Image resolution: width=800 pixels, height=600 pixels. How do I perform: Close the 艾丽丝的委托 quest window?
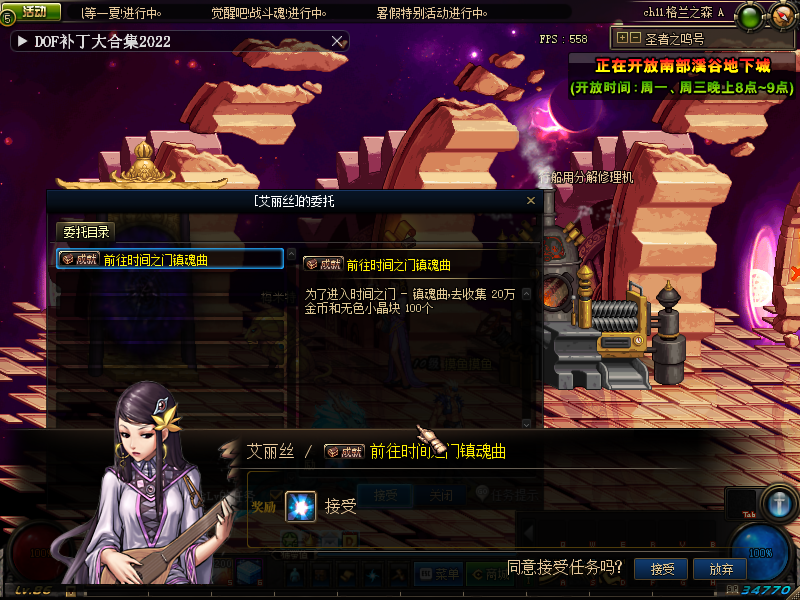[531, 201]
